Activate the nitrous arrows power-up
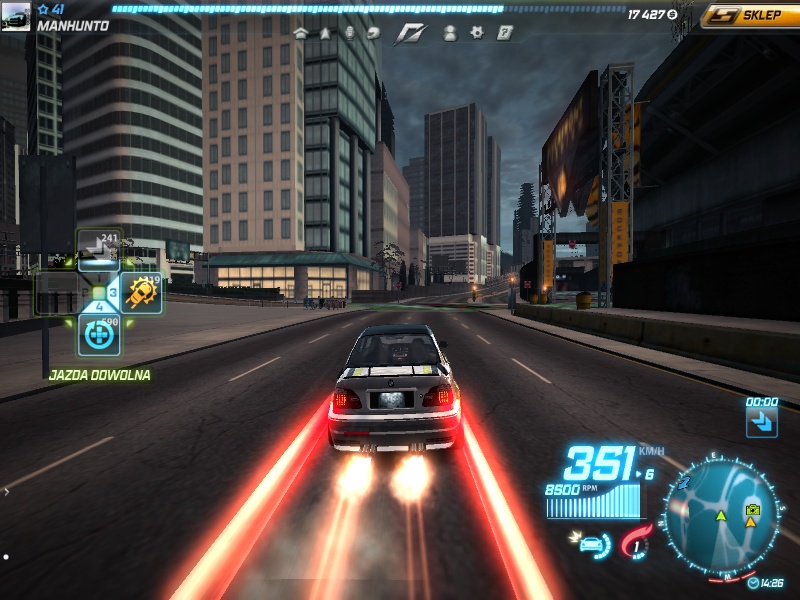 [x=99, y=250]
